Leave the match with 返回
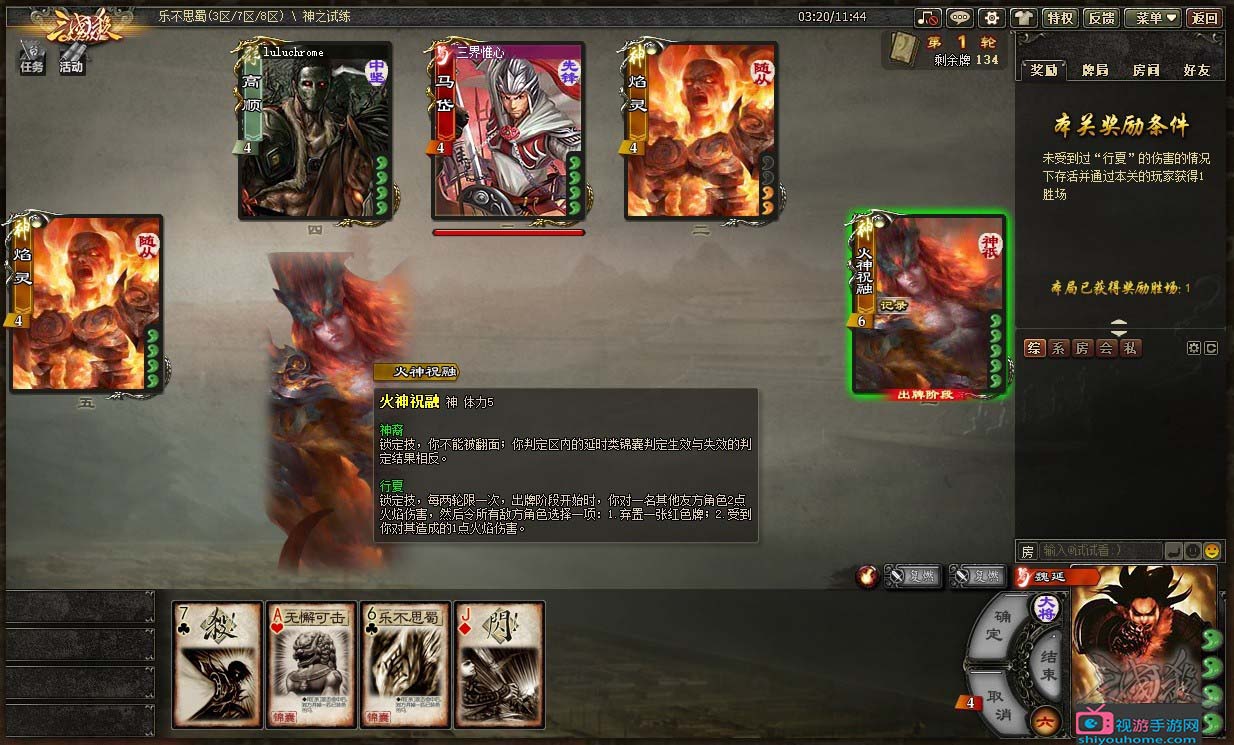Screen dimensions: 1234x745 [x=1204, y=18]
